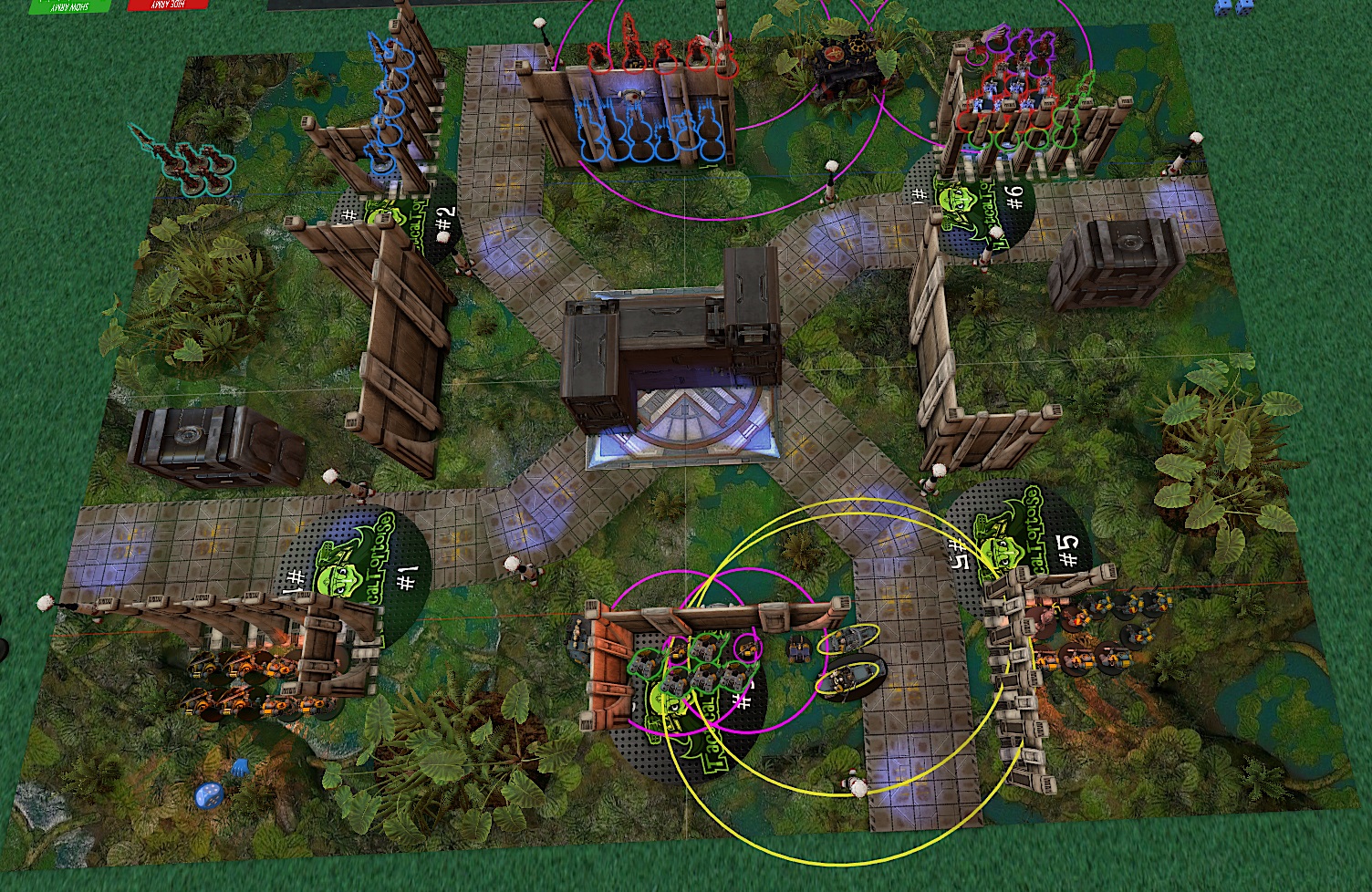
Task: Click the green Show Army button
Action: tap(68, 5)
